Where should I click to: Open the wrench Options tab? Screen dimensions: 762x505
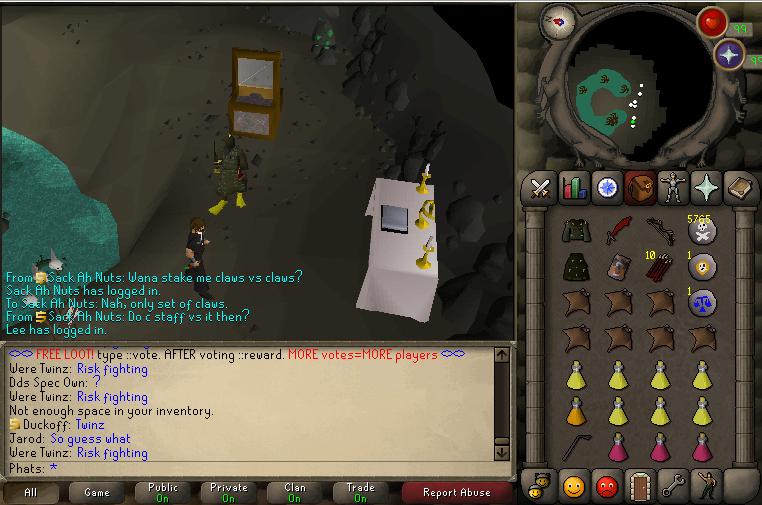point(672,486)
